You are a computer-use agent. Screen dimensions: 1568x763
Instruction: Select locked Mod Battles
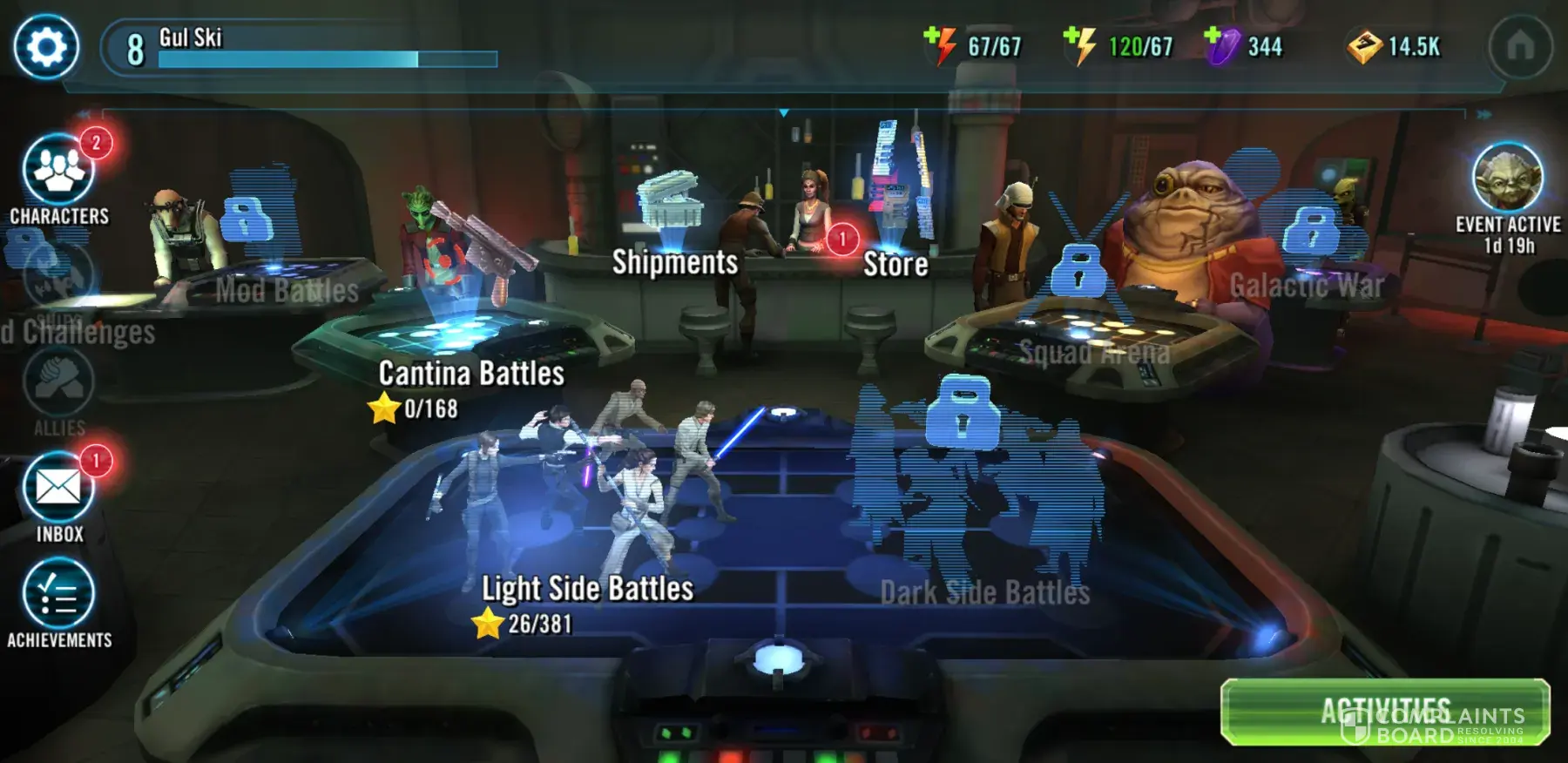[x=287, y=290]
